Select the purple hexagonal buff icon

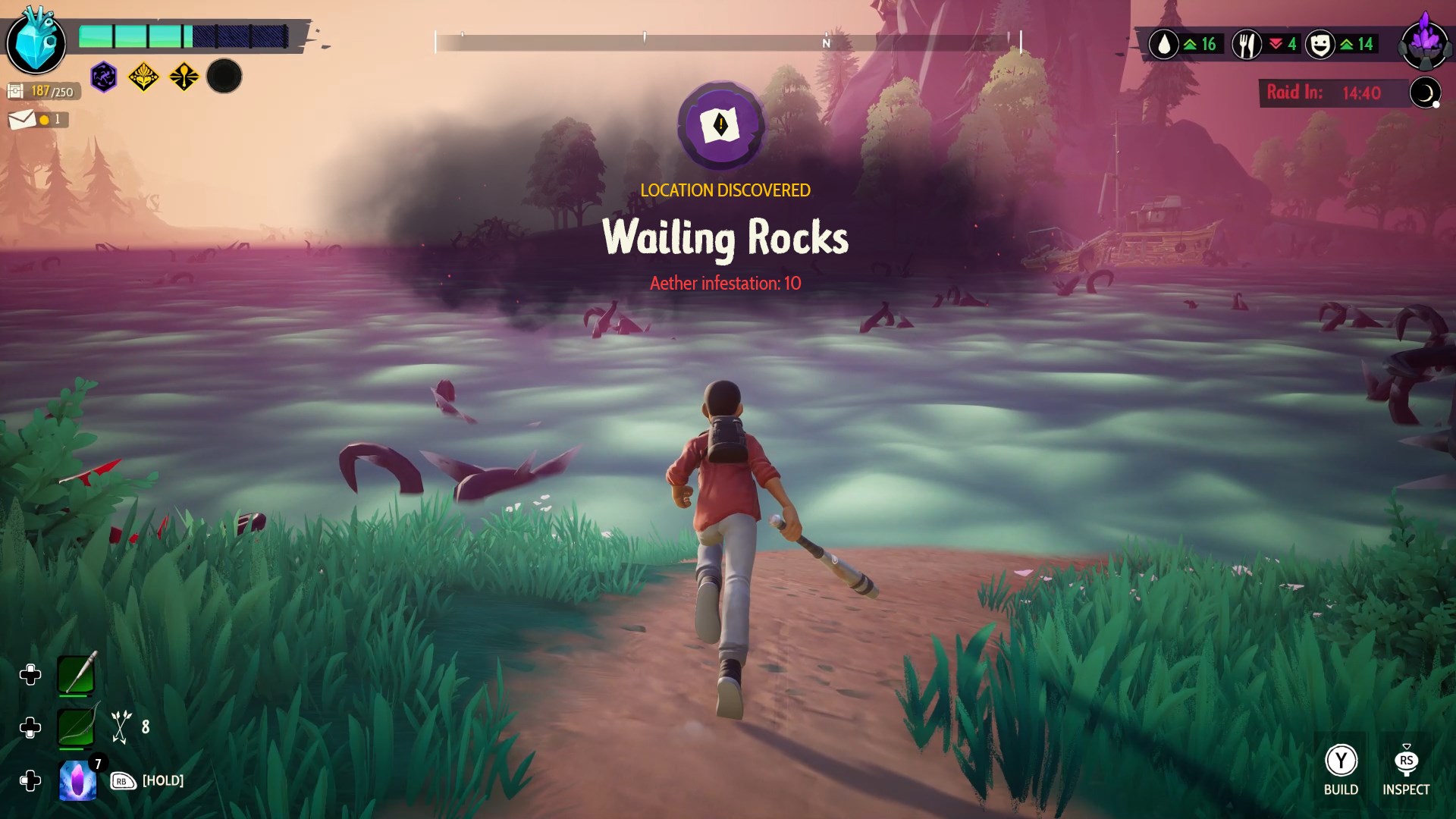[102, 76]
